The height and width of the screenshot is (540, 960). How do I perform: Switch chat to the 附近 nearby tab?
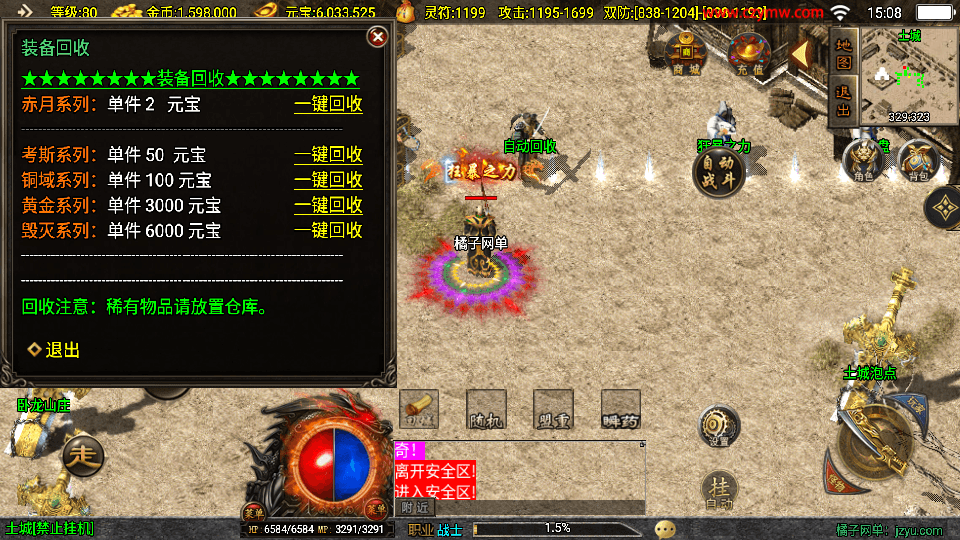(415, 508)
